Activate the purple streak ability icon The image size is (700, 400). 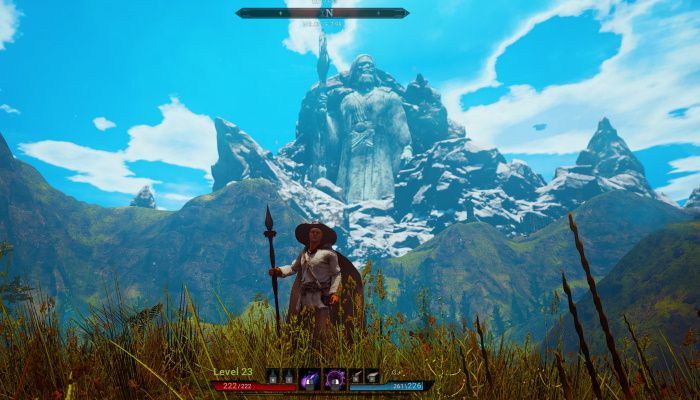309,377
